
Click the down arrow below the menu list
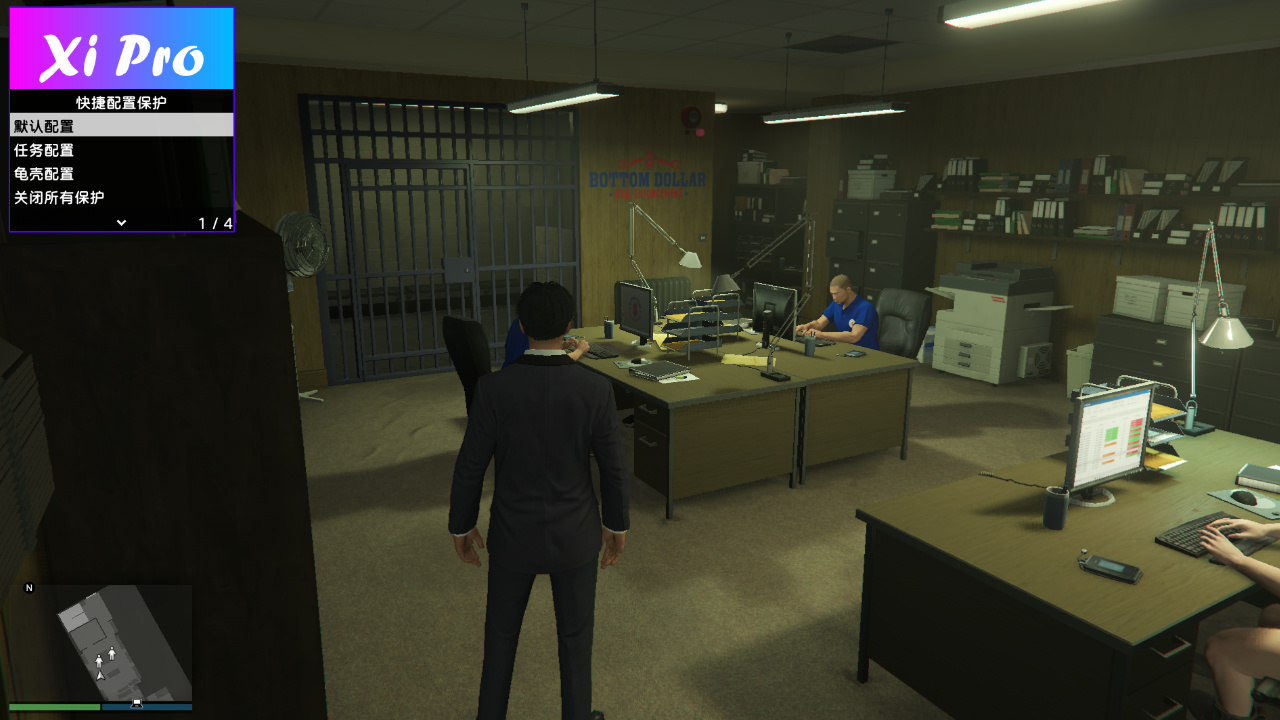coord(121,222)
